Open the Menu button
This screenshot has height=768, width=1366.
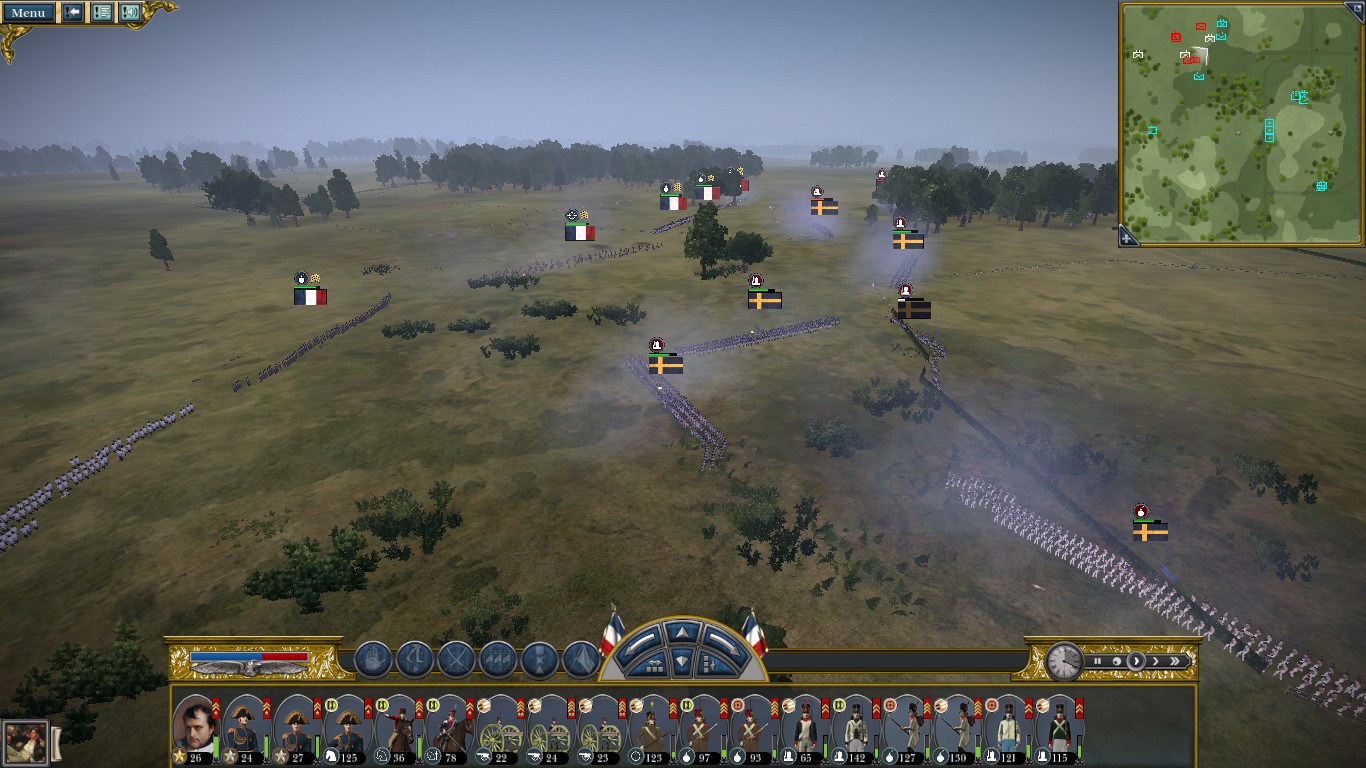(28, 13)
